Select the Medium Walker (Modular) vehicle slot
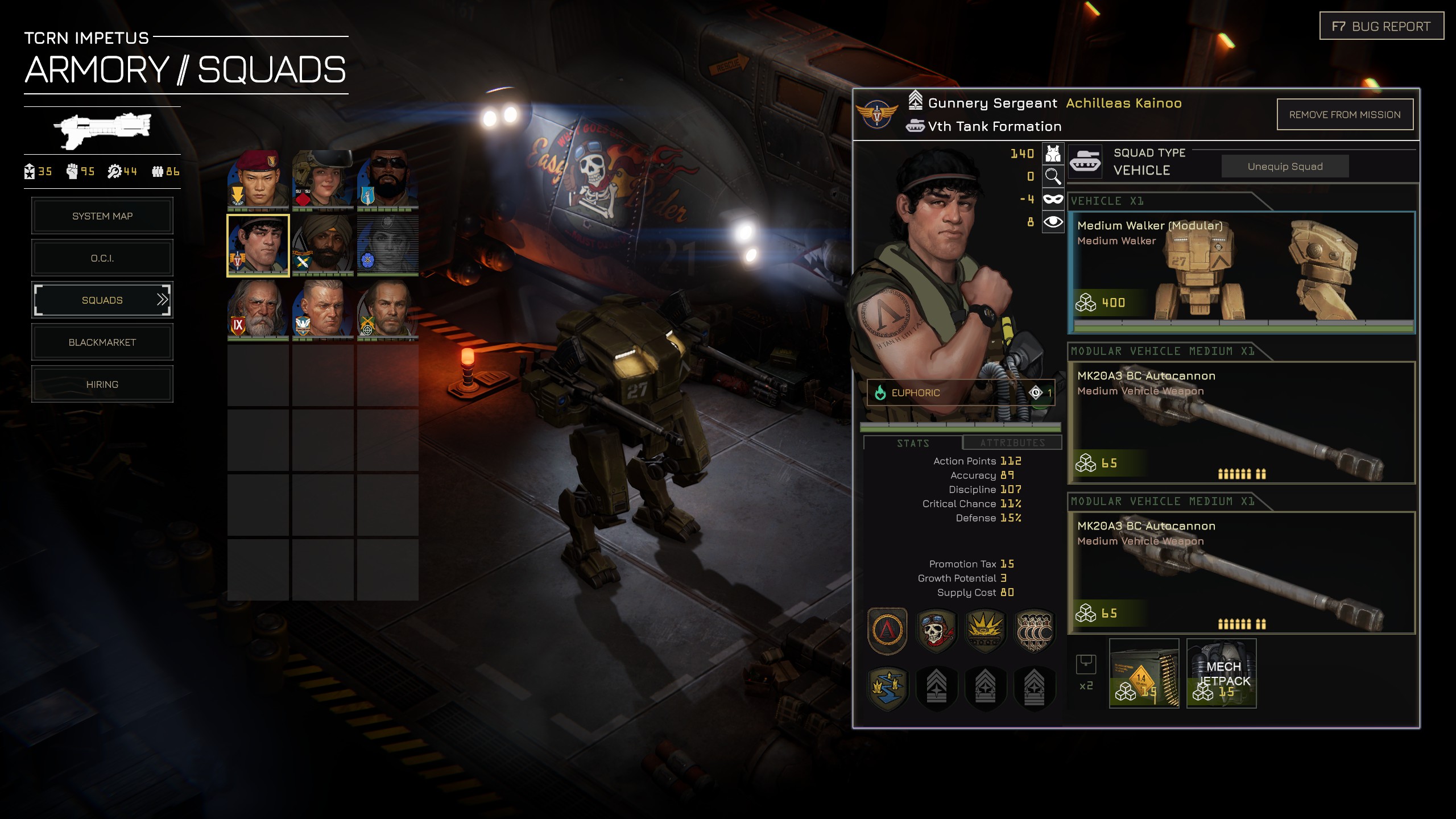Viewport: 1456px width, 819px height. [1241, 272]
